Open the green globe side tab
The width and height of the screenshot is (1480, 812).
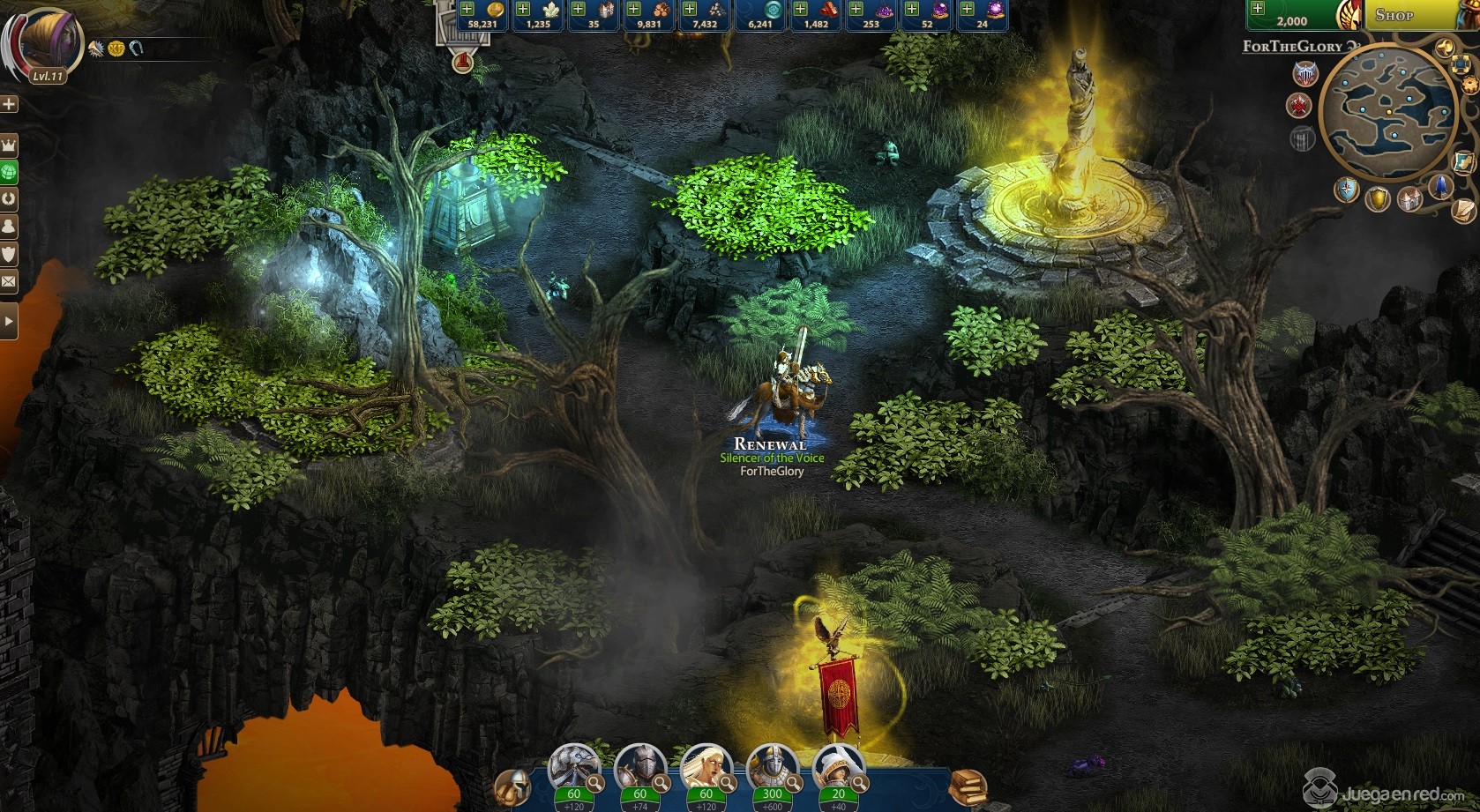point(9,171)
